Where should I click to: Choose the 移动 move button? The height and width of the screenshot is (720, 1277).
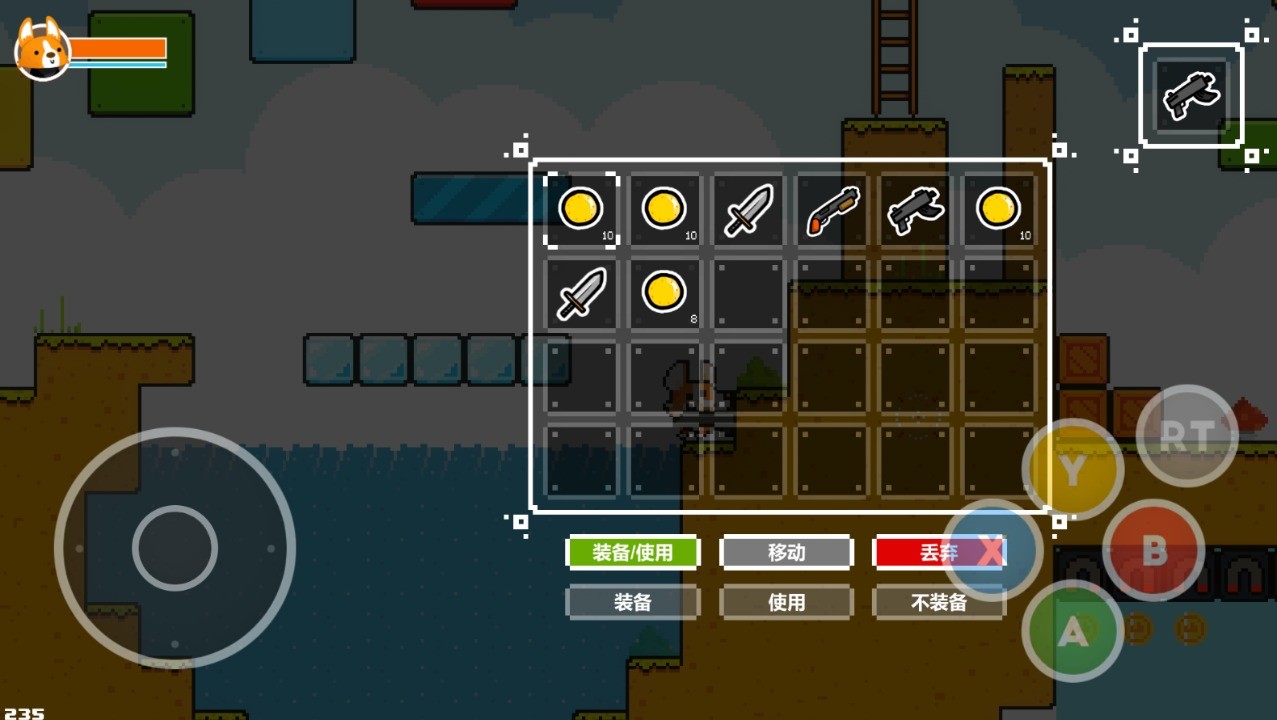786,552
